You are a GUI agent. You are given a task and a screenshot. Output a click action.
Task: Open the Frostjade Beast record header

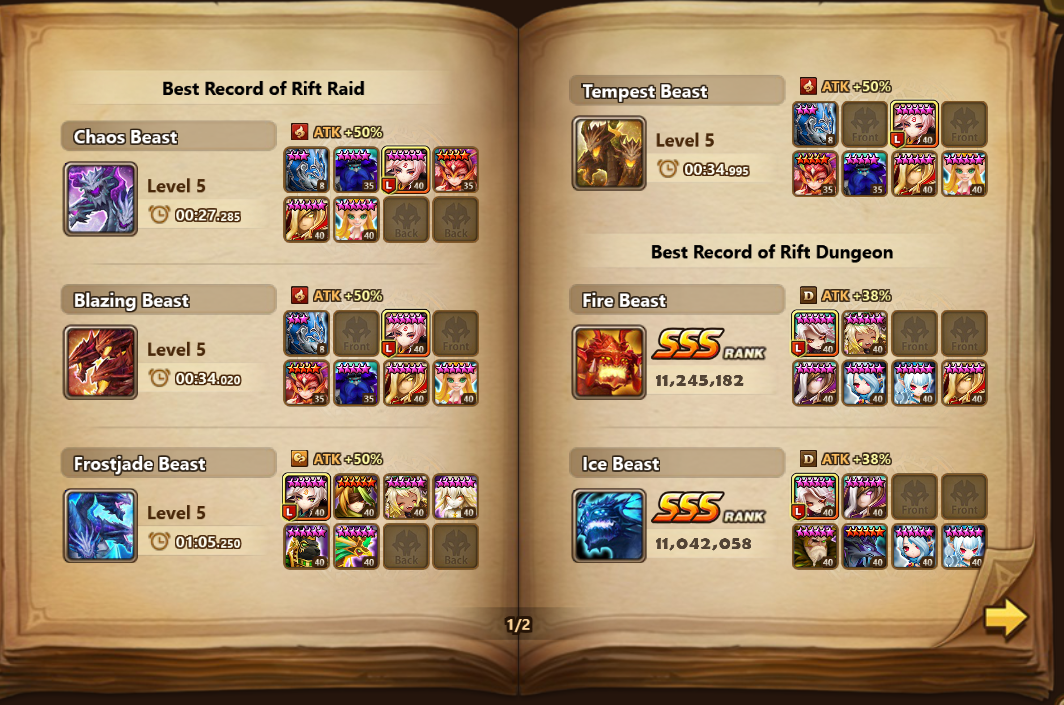168,463
